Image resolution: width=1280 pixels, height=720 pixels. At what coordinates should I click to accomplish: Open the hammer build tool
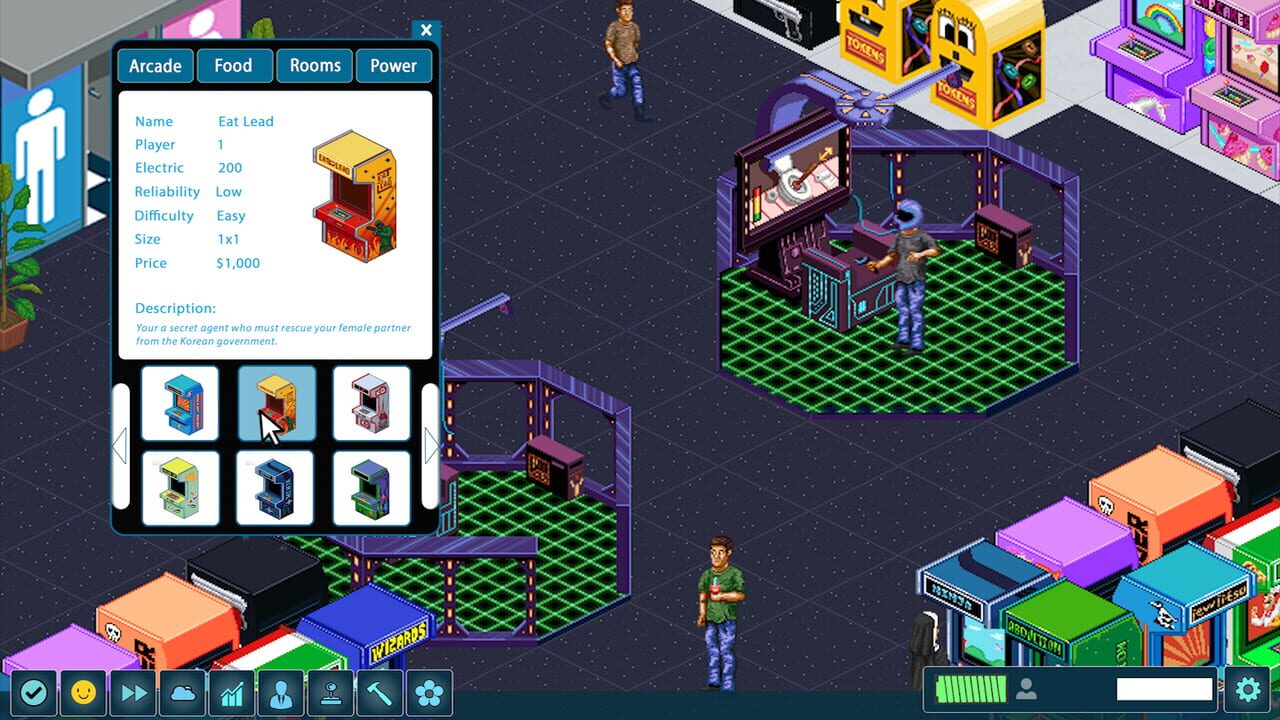[x=381, y=691]
